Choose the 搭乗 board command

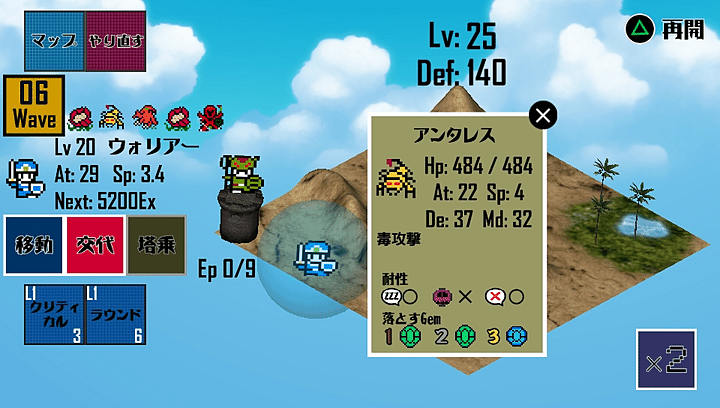(156, 245)
